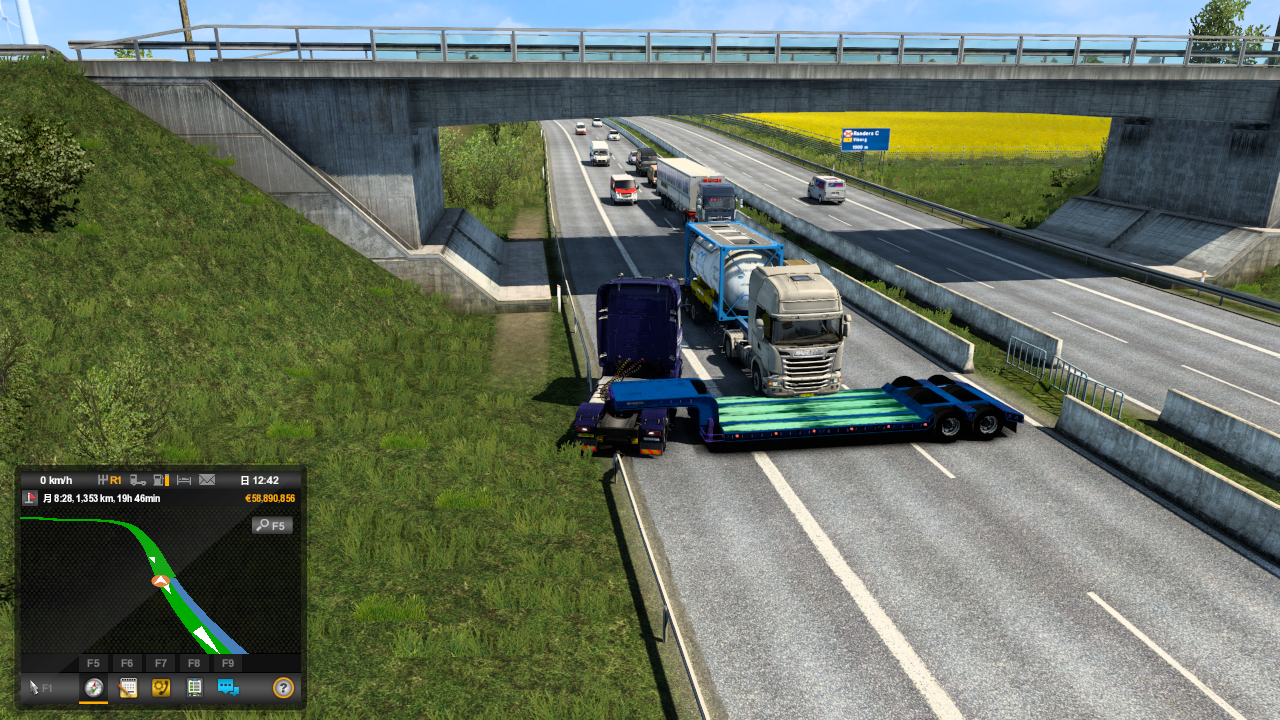Open the navigation compass tab

94,687
